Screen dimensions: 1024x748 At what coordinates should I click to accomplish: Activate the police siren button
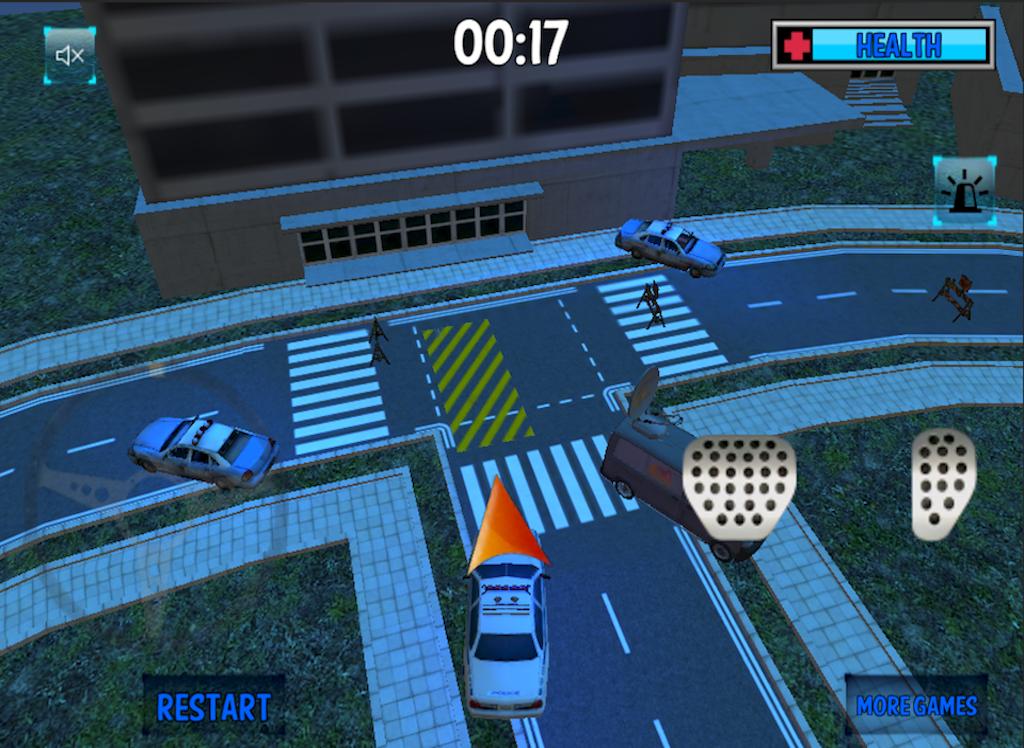pyautogui.click(x=964, y=188)
